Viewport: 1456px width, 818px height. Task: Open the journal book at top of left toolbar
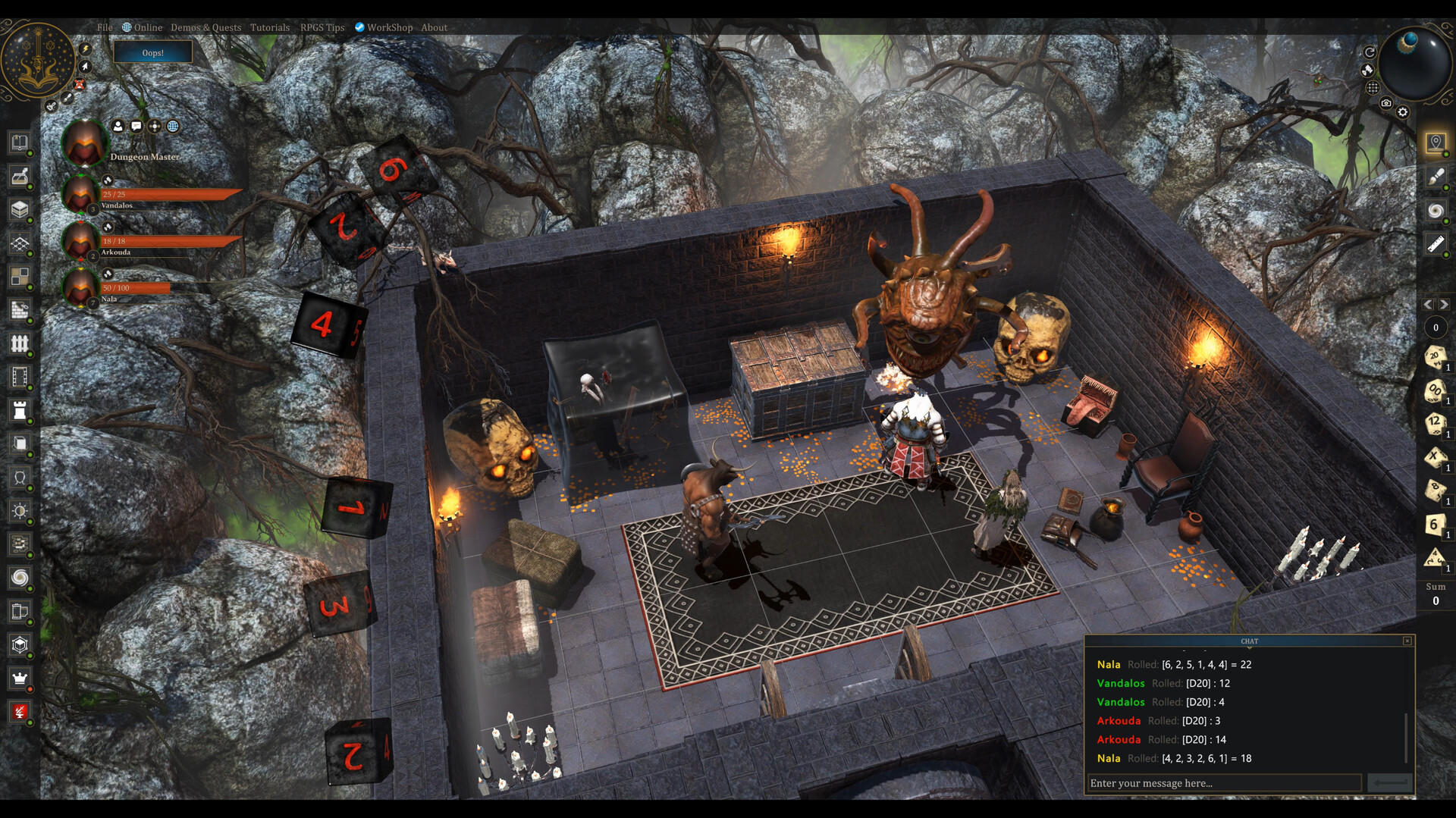pyautogui.click(x=19, y=143)
